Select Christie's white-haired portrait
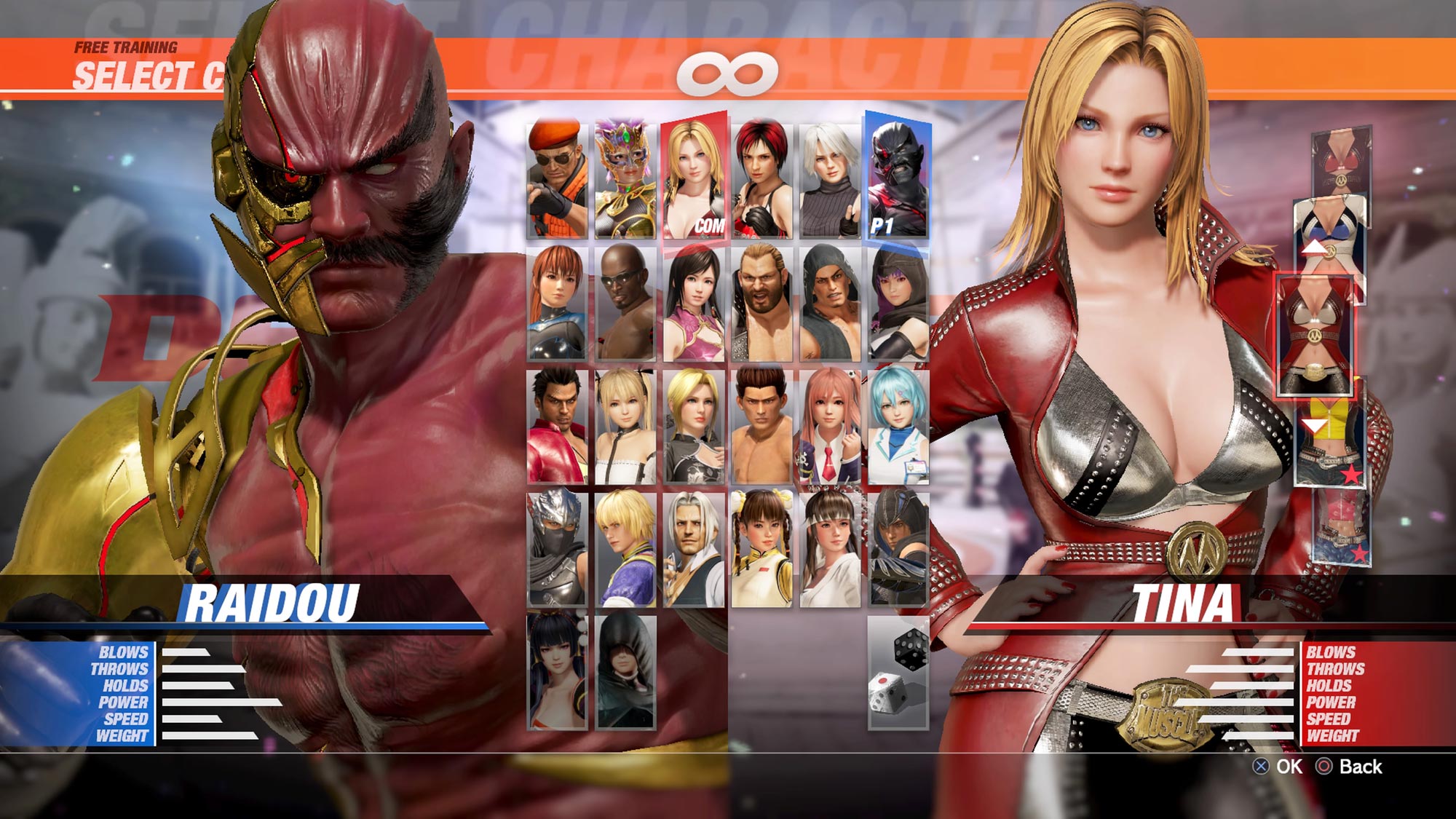The image size is (1456, 819). tap(830, 182)
